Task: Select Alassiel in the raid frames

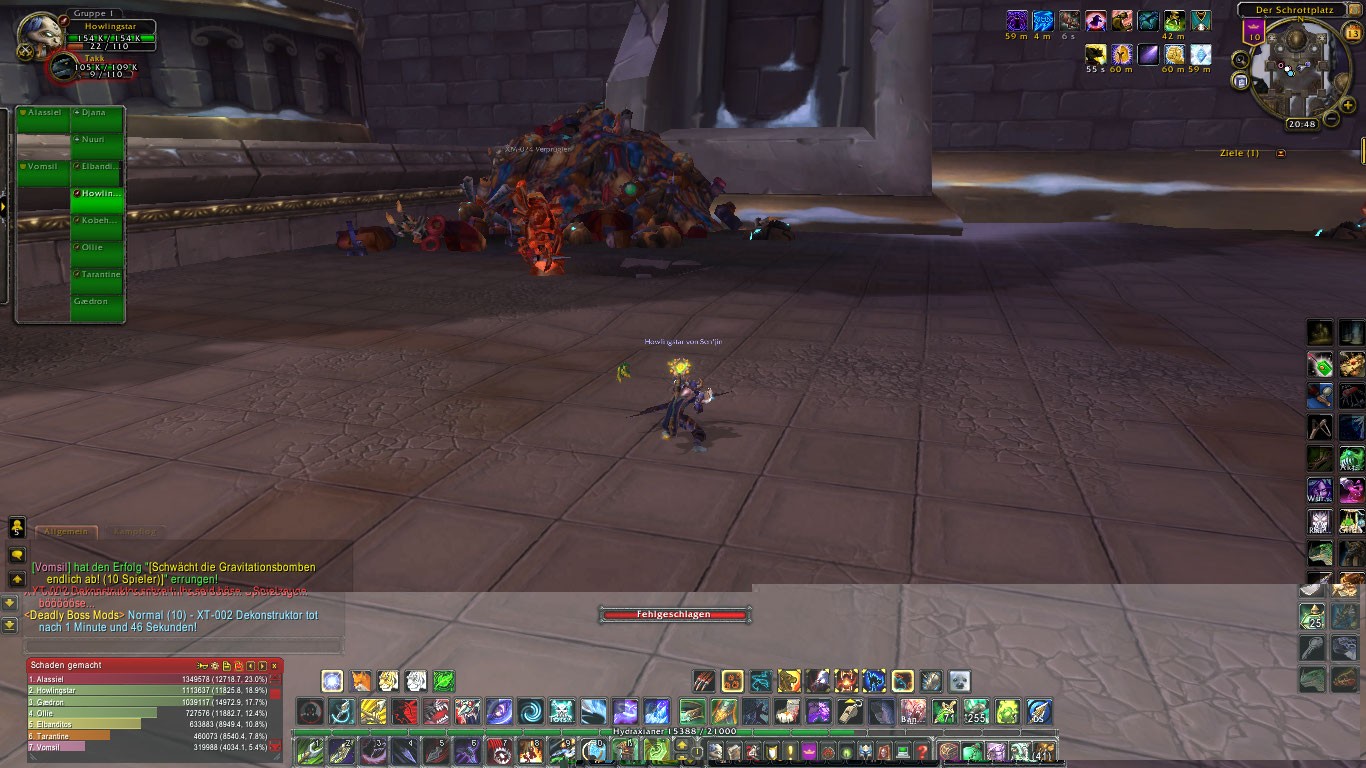Action: click(42, 119)
